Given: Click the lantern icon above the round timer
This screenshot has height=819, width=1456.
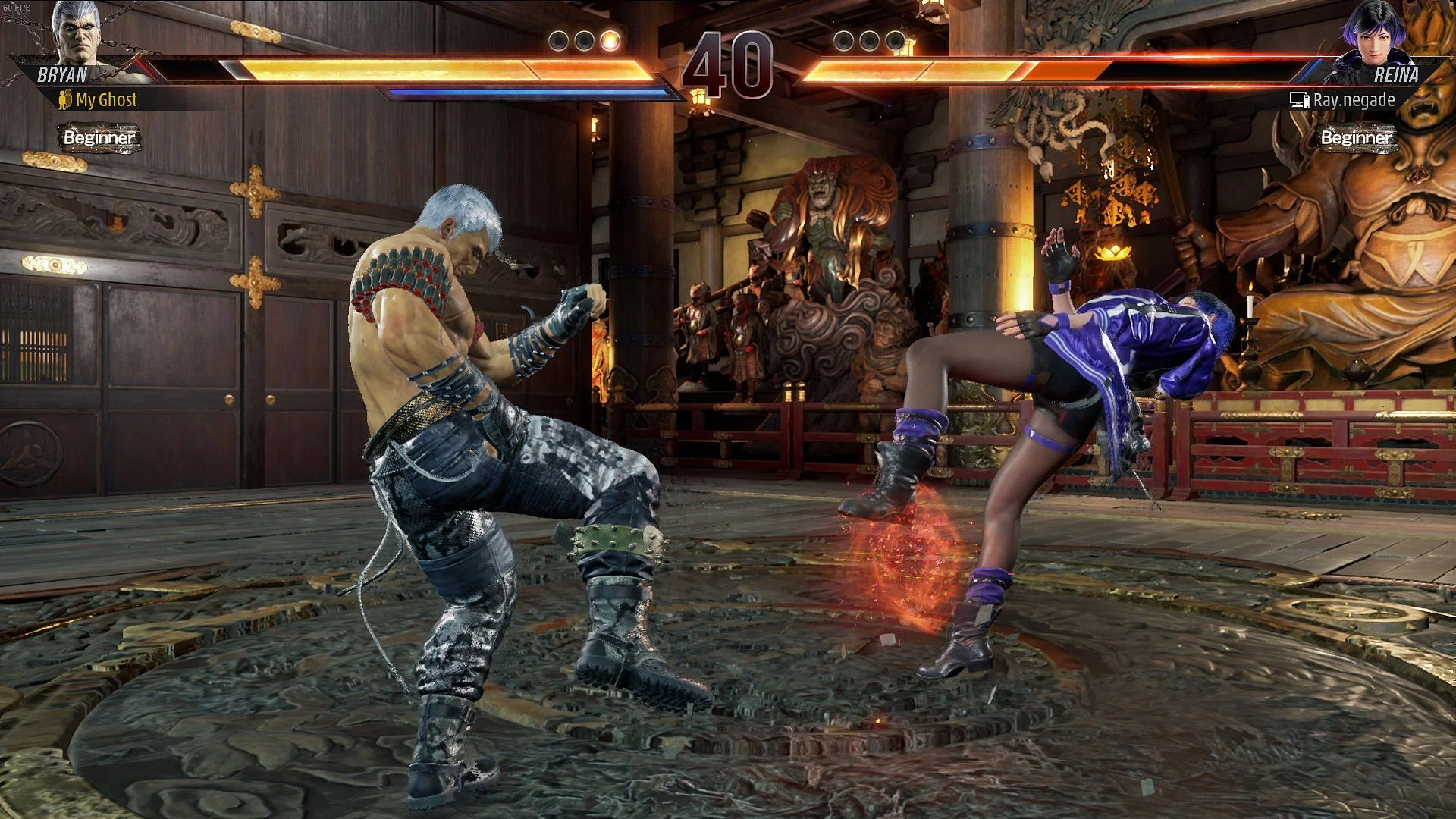Looking at the screenshot, I should pos(699,99).
